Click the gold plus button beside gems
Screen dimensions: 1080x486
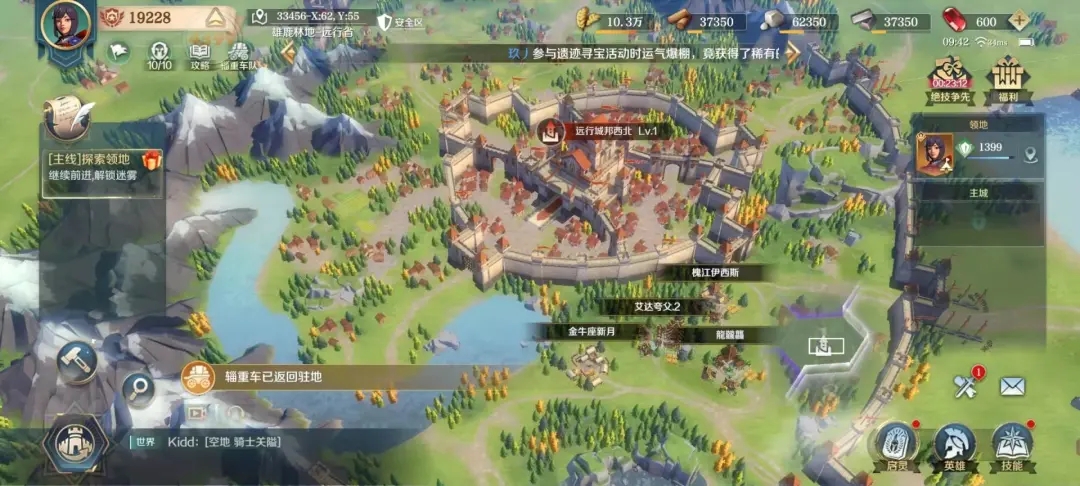[1018, 21]
